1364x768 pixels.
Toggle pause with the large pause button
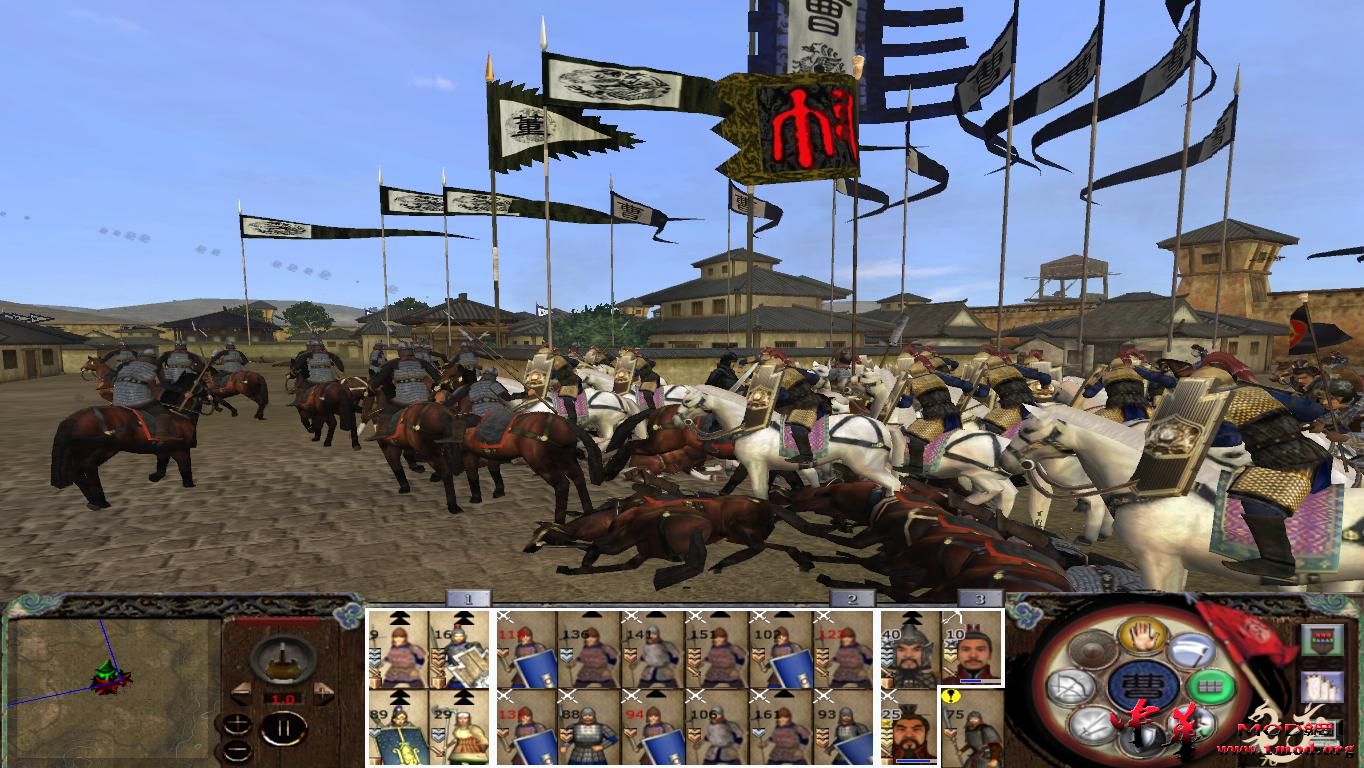(286, 727)
